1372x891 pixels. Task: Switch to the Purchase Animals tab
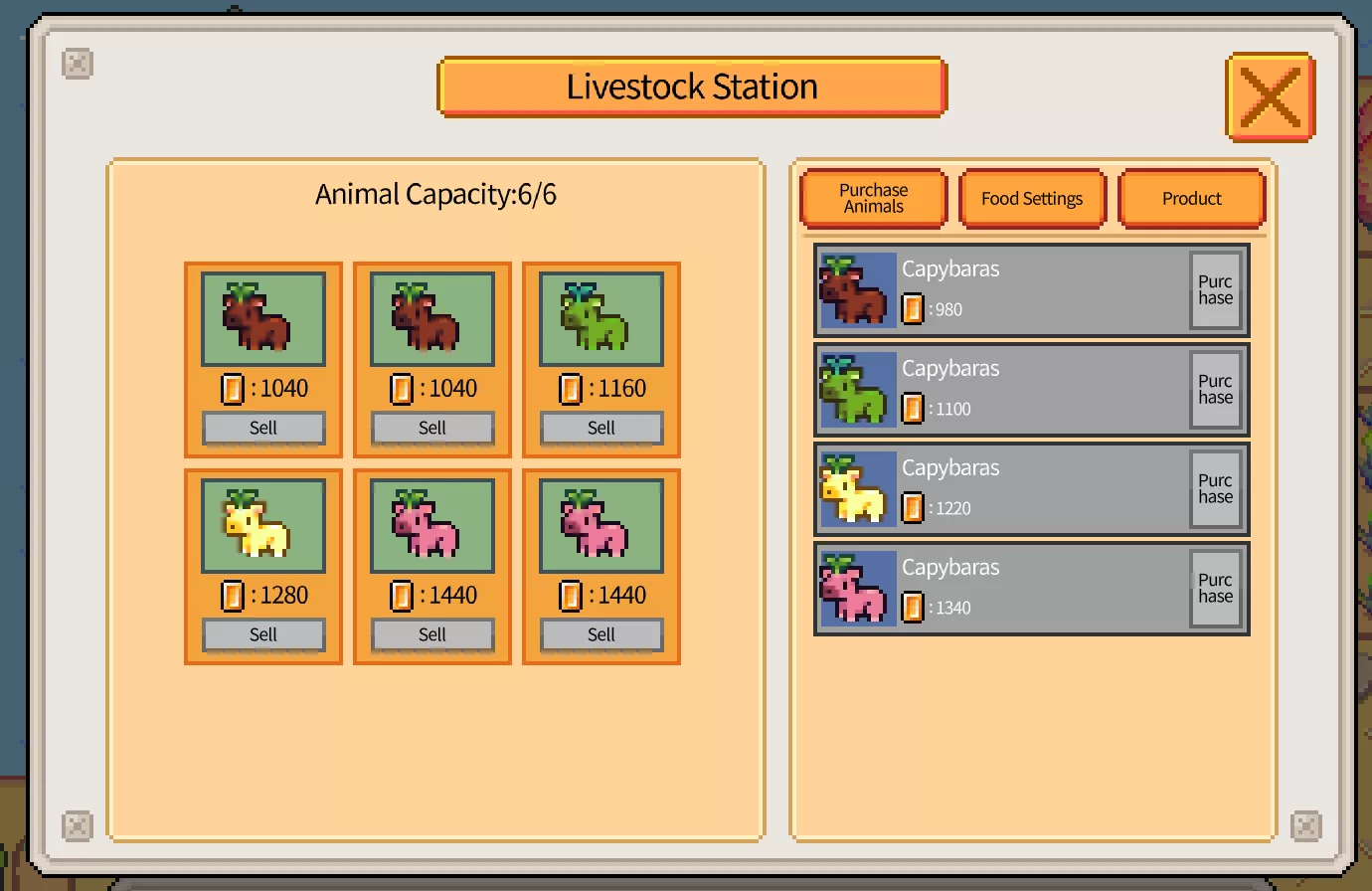pos(873,198)
